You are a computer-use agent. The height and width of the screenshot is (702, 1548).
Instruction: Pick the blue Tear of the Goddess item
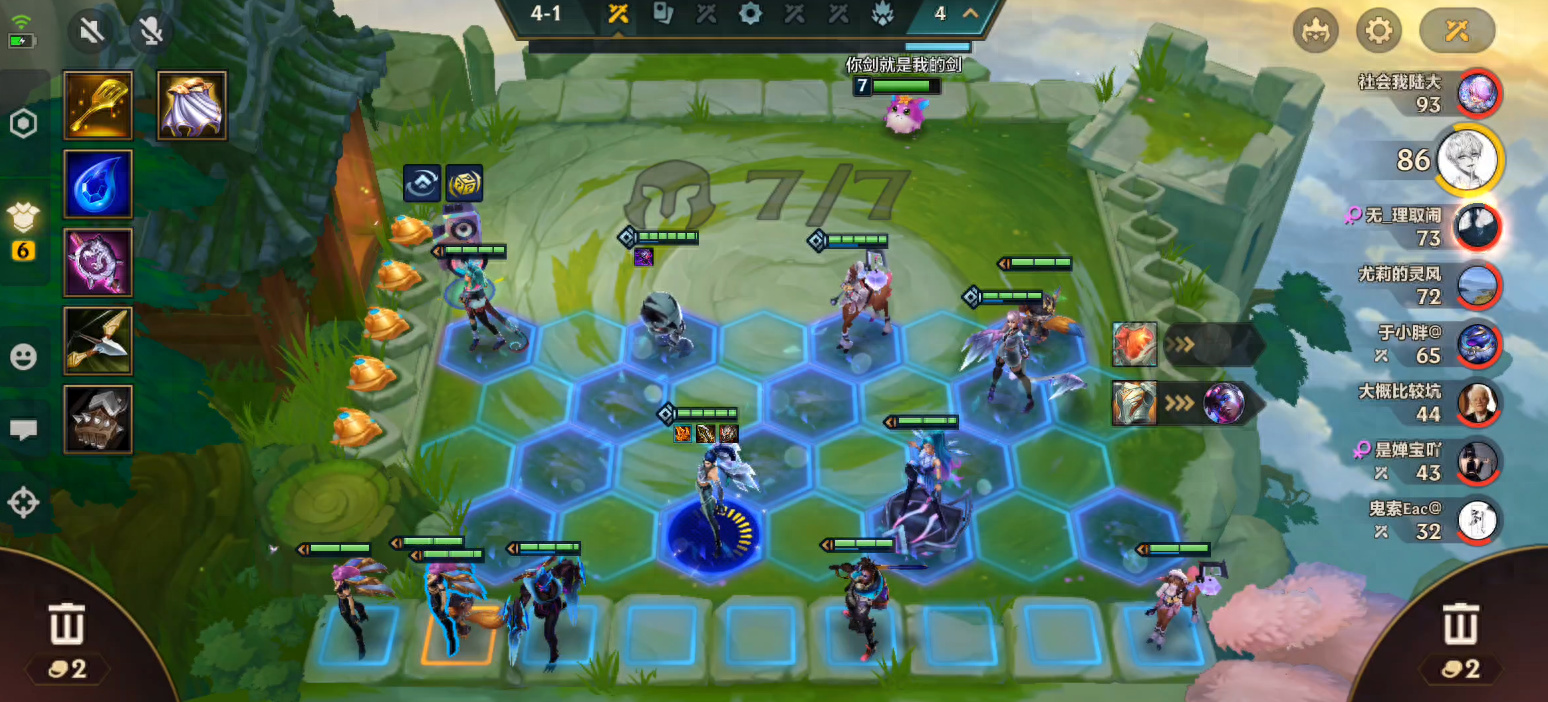(98, 184)
